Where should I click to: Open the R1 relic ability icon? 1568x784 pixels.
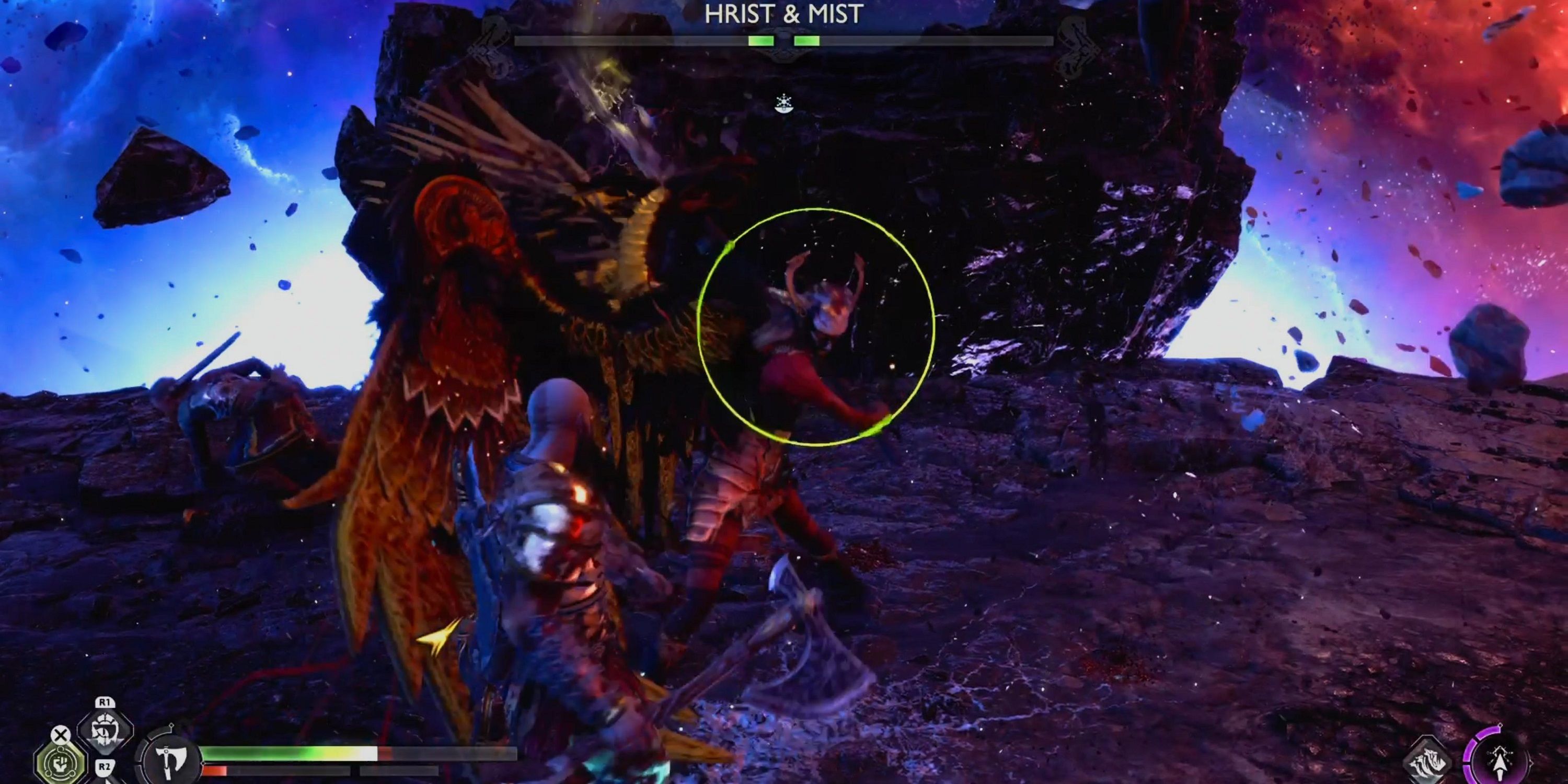pyautogui.click(x=105, y=731)
